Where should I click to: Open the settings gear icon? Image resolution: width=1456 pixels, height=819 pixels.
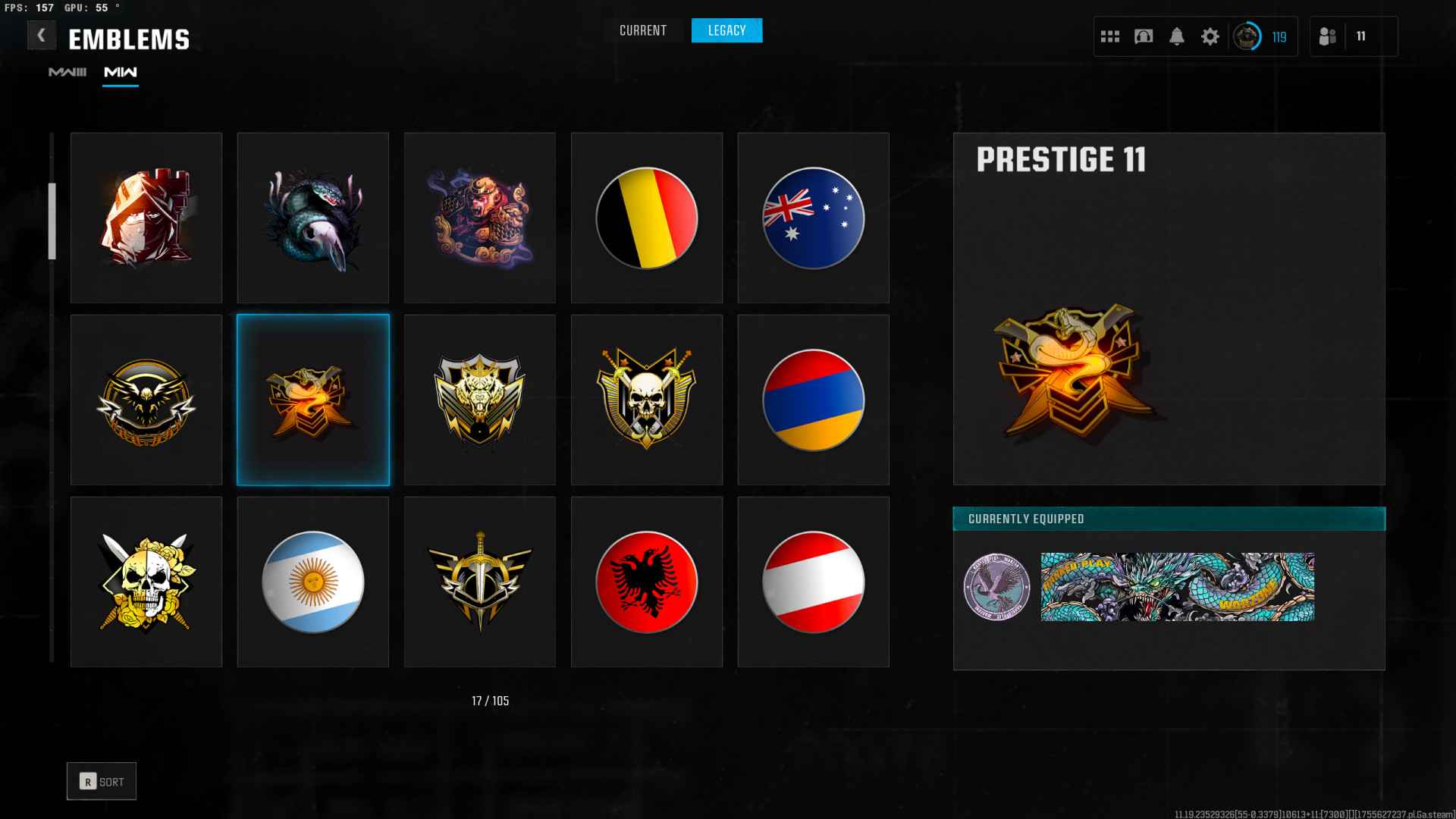pos(1210,36)
